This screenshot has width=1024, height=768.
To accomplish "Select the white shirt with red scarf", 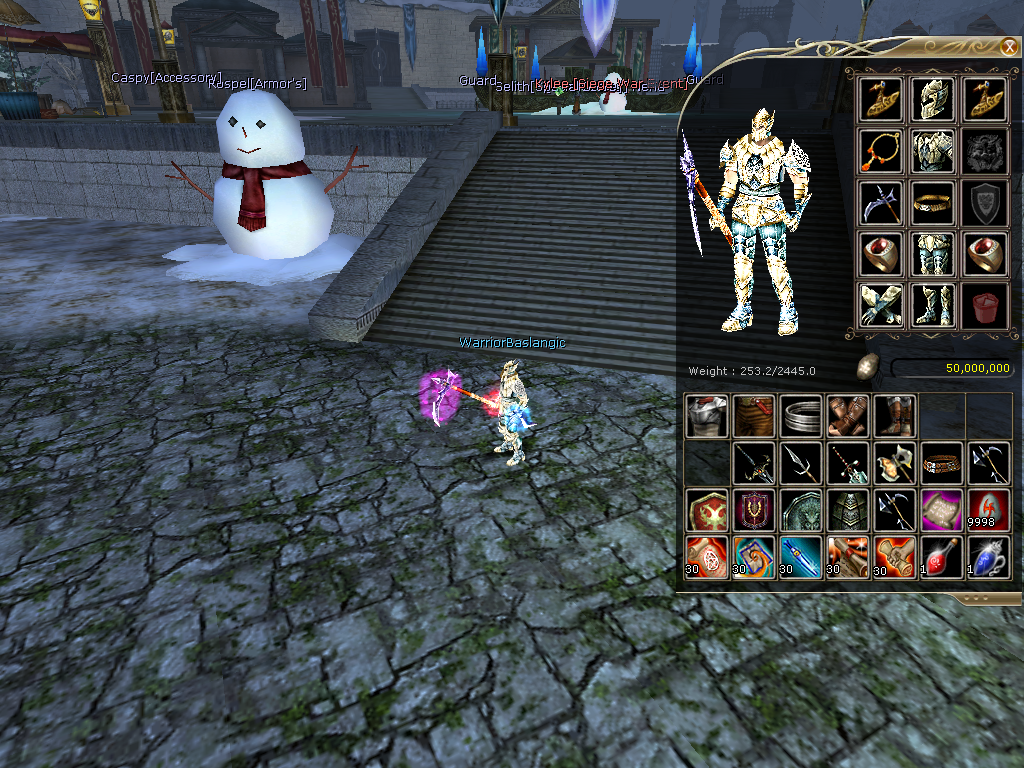I will pyautogui.click(x=706, y=415).
